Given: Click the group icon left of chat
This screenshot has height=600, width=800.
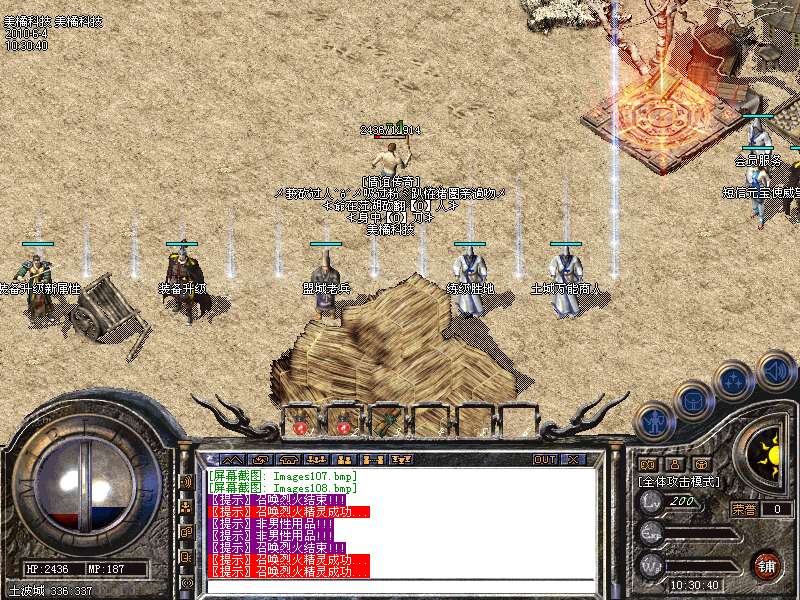Looking at the screenshot, I should click(187, 507).
